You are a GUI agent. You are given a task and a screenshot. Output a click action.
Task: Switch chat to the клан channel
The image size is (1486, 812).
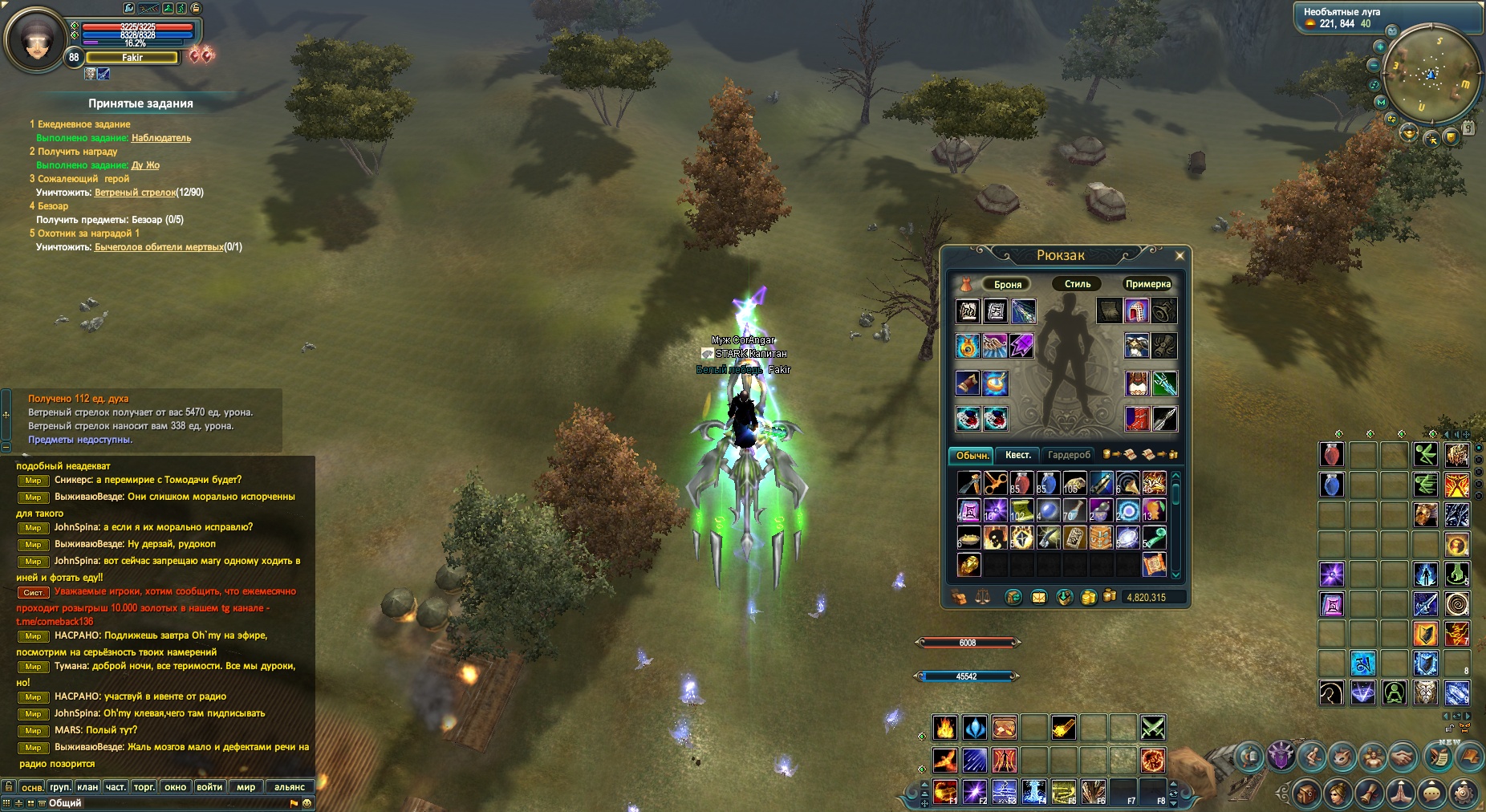(x=87, y=787)
